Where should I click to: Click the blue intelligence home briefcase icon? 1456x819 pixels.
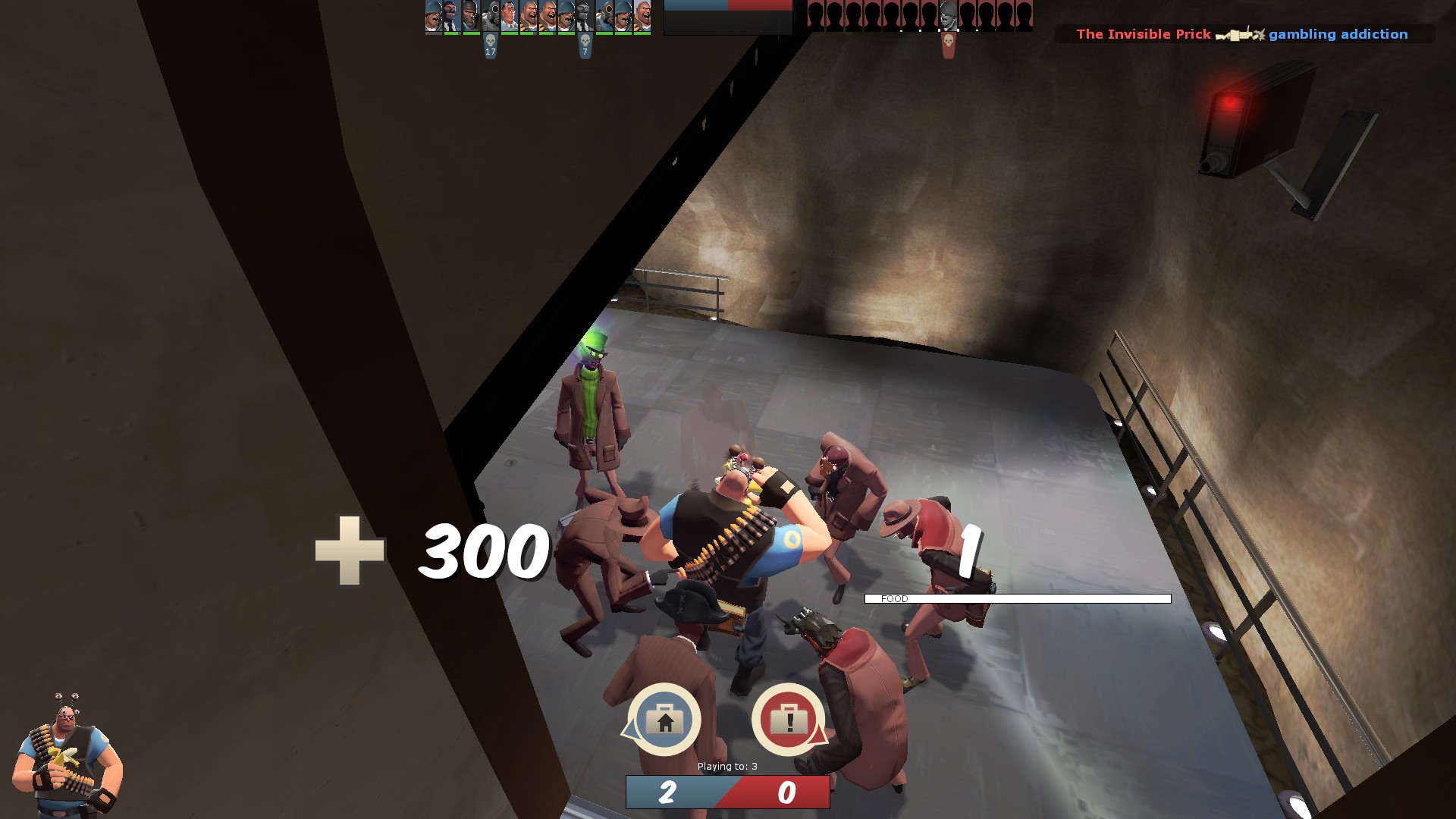(664, 719)
